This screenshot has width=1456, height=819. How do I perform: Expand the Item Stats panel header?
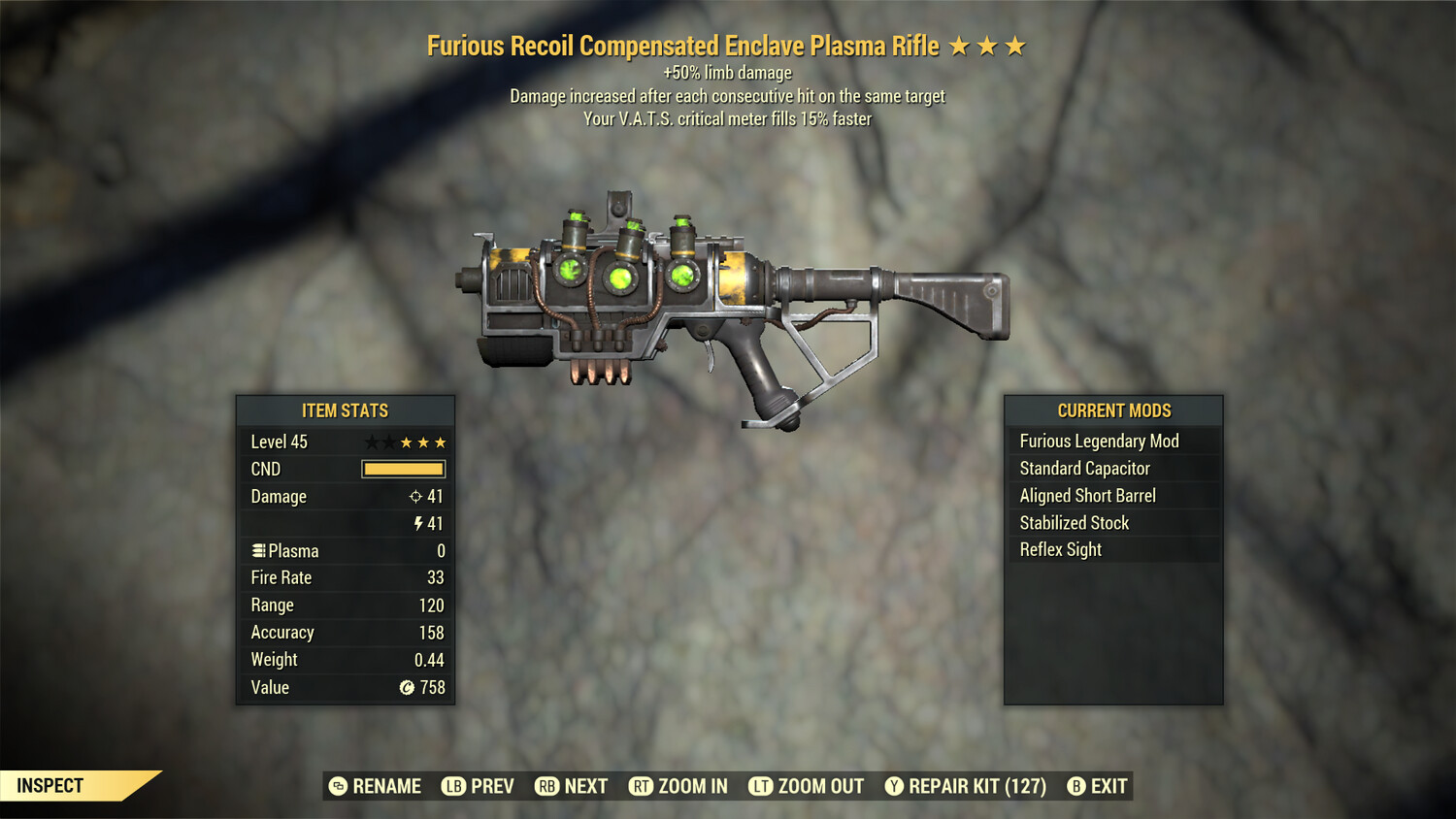click(x=345, y=409)
